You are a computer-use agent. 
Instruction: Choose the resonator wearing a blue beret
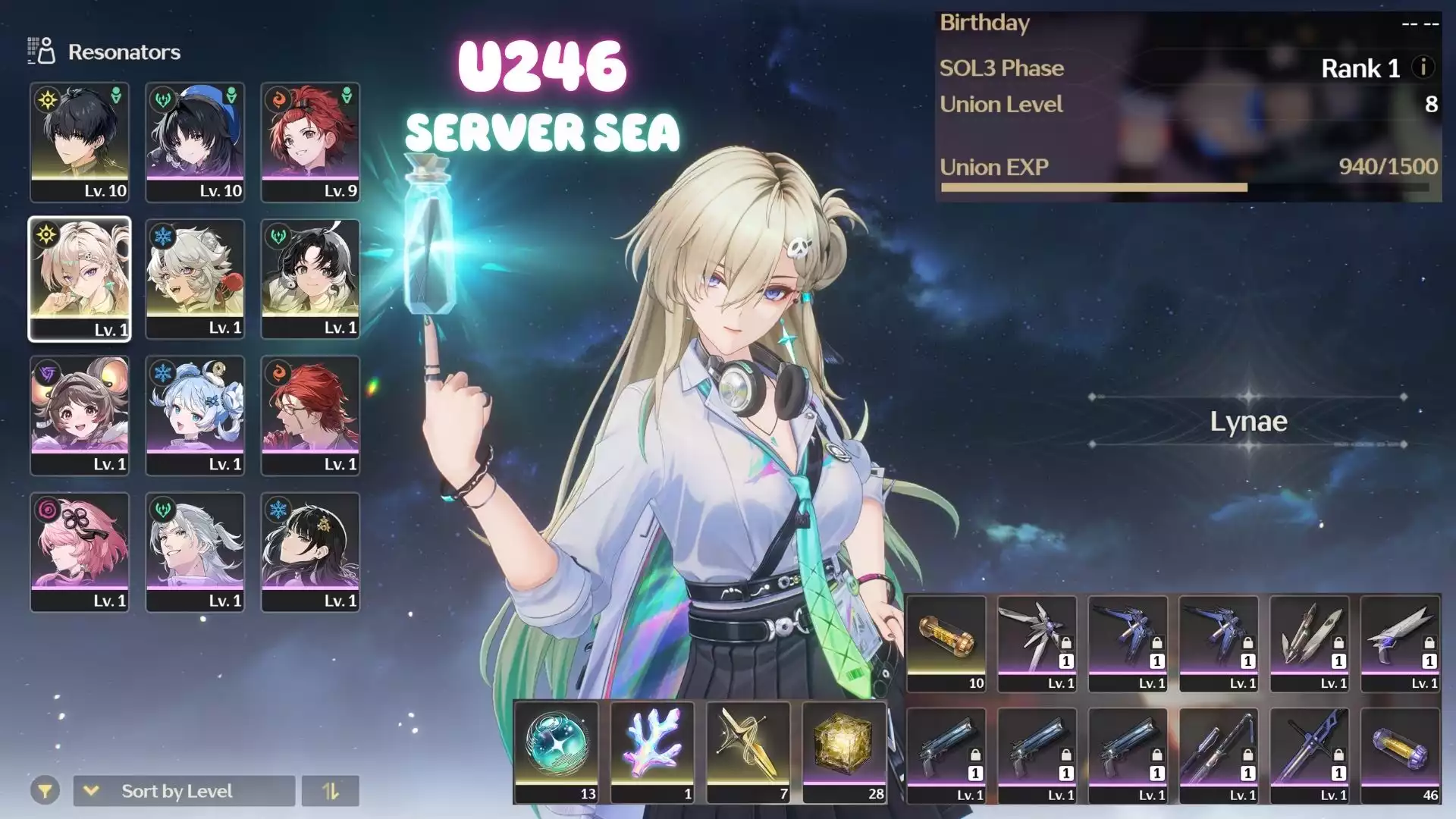[x=195, y=142]
